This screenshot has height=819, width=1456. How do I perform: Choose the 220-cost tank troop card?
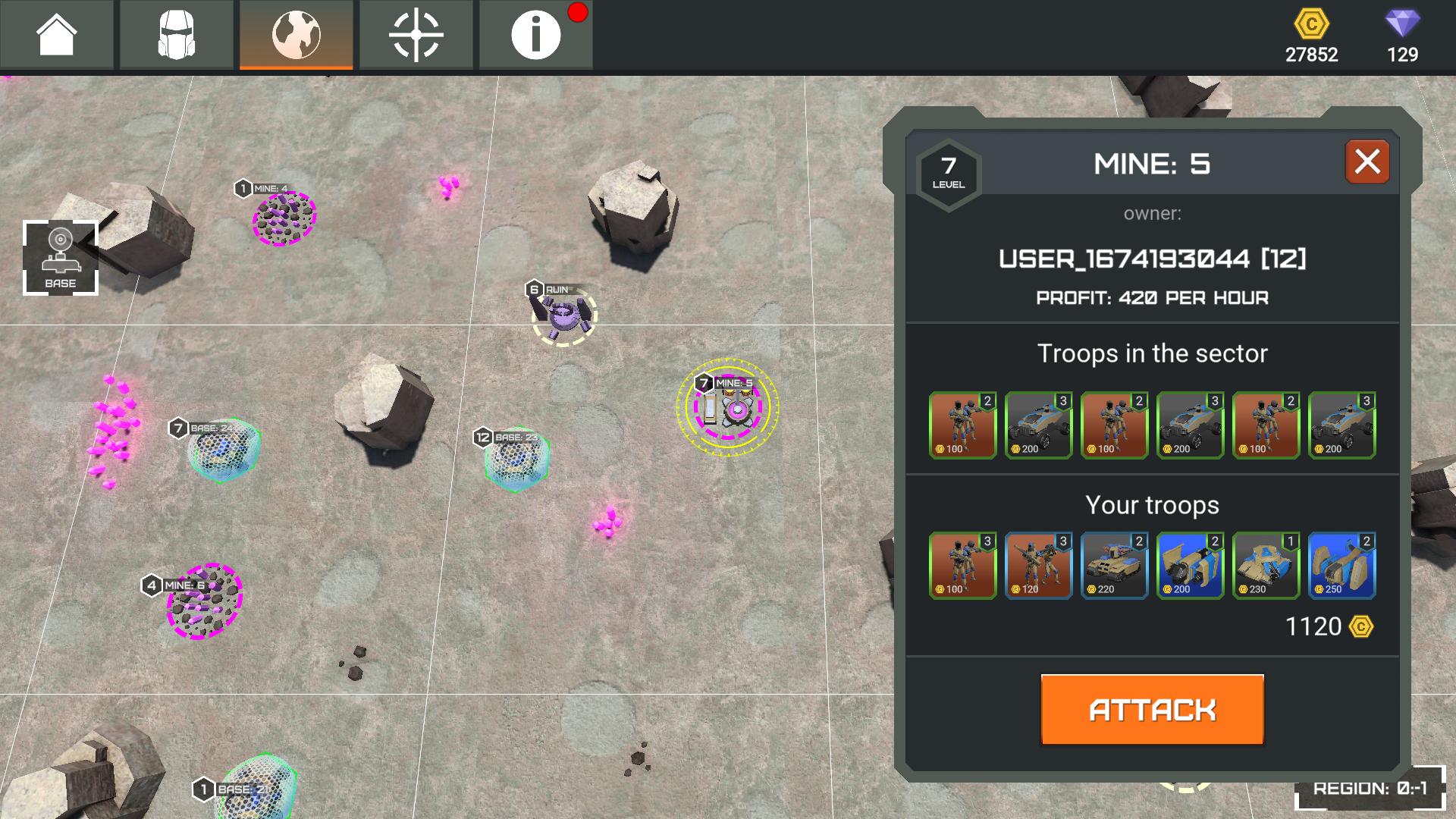click(1114, 566)
